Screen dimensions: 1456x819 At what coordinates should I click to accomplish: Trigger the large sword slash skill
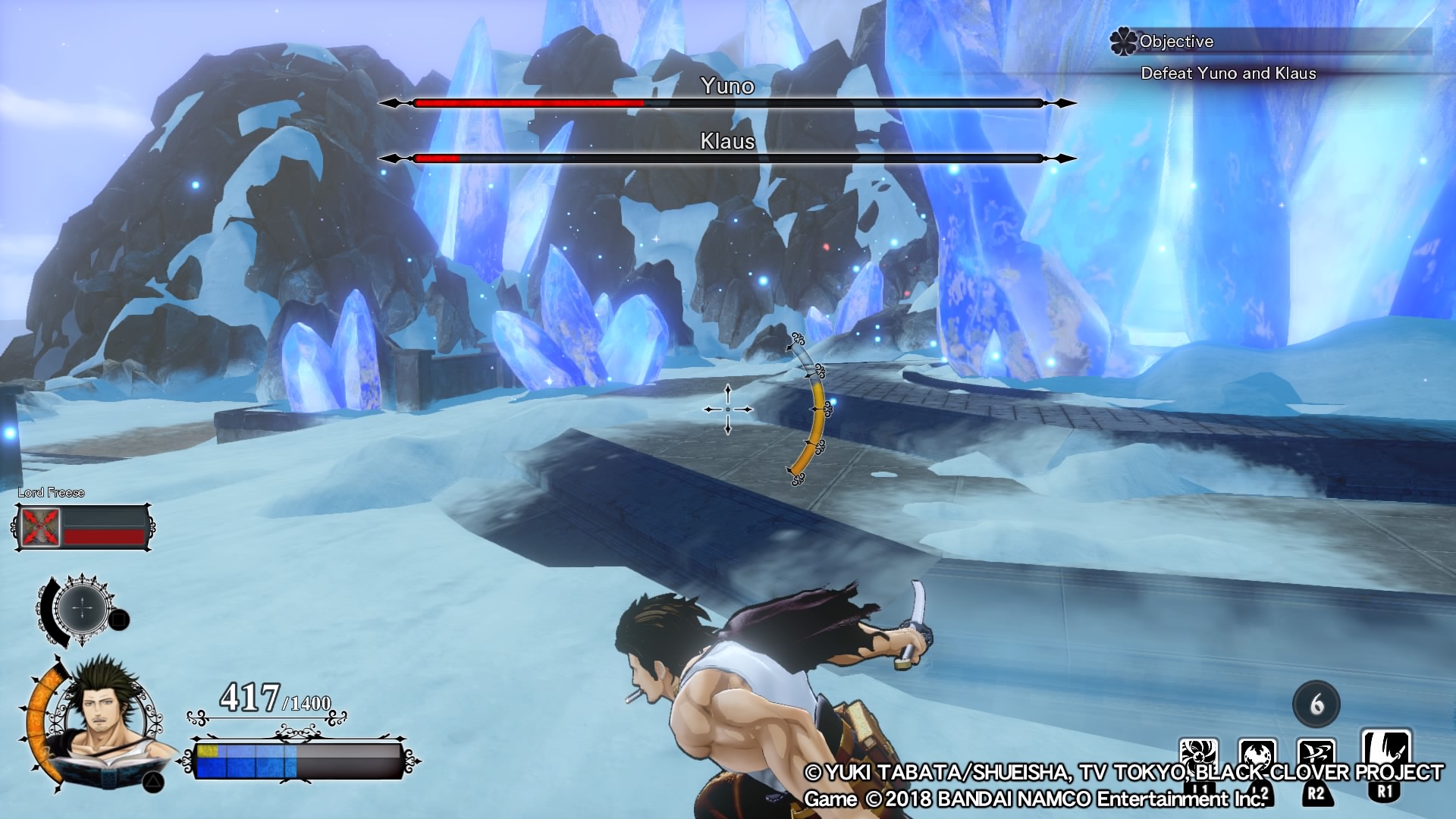tap(1385, 752)
